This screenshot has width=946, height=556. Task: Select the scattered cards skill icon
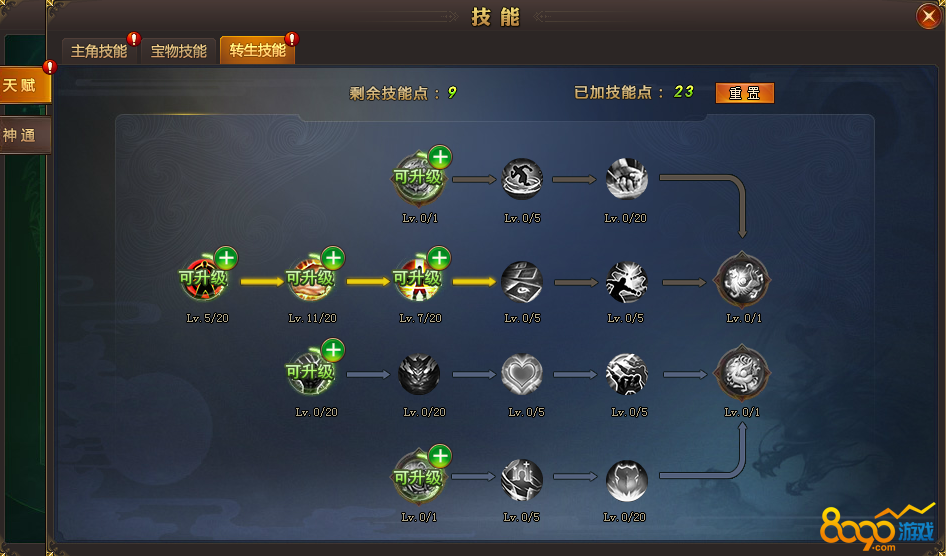pyautogui.click(x=522, y=282)
